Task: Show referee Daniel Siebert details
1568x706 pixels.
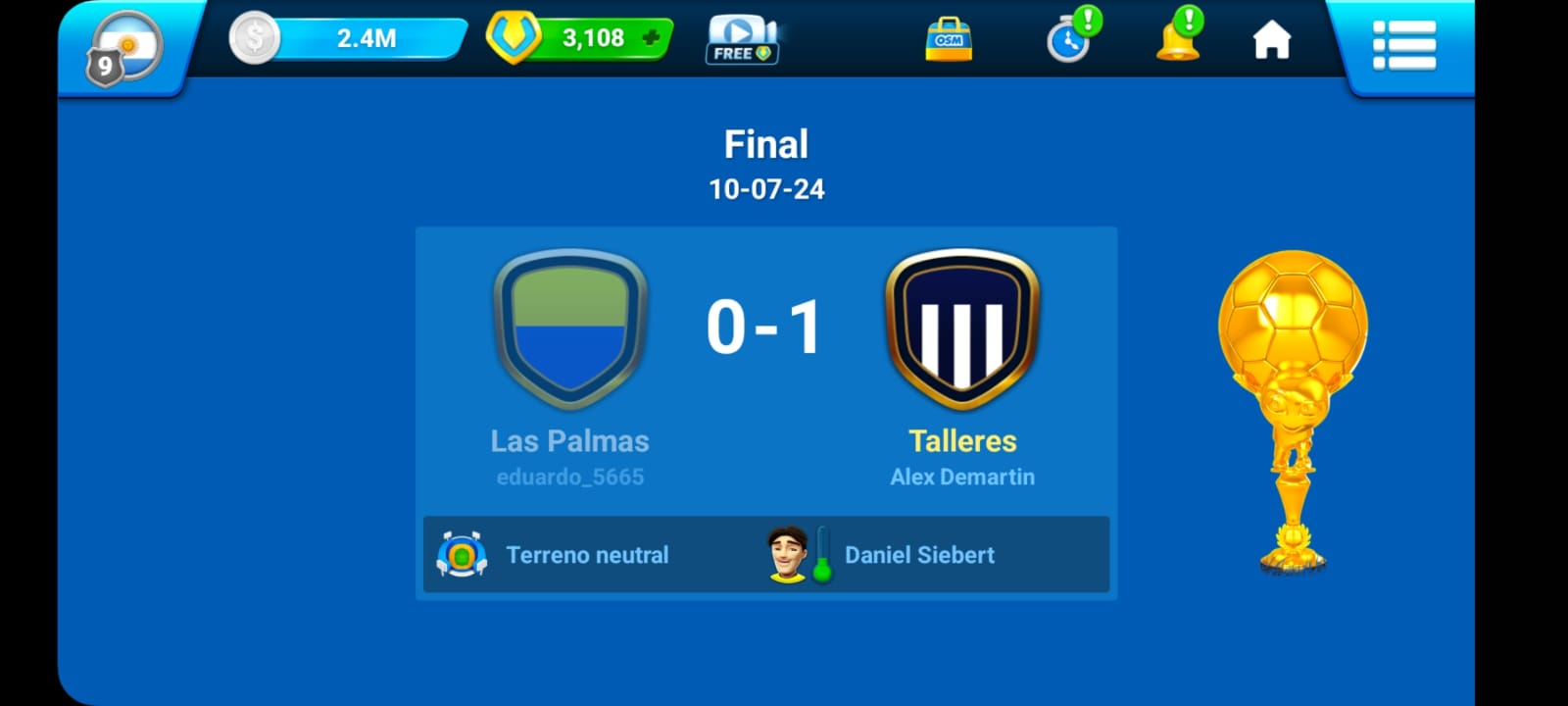Action: click(918, 555)
